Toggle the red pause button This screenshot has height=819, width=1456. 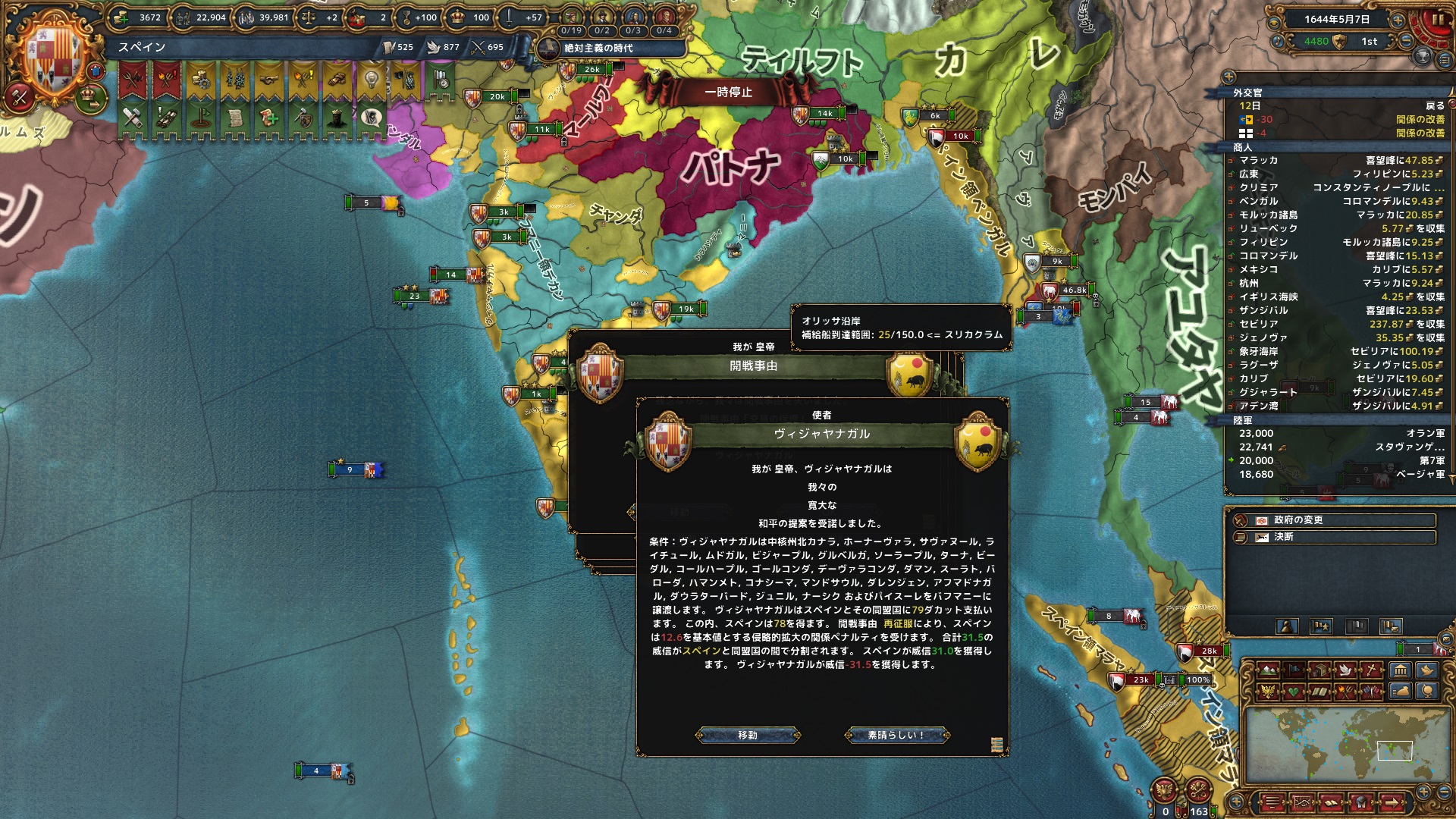[1437, 20]
